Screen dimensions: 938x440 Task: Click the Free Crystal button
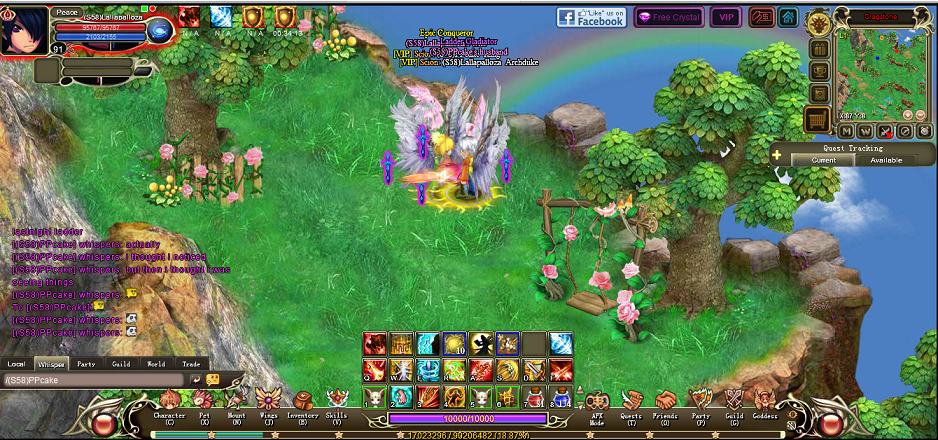668,17
